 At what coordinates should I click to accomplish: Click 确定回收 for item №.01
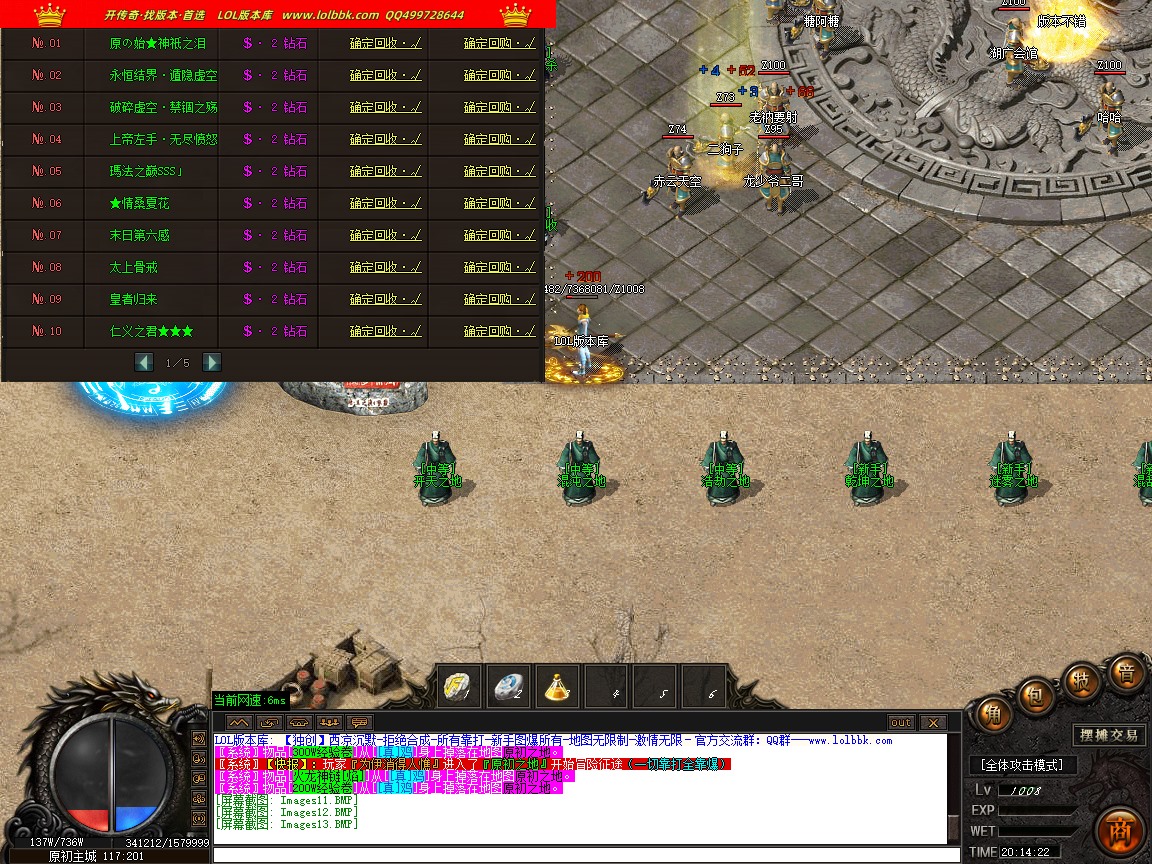pyautogui.click(x=385, y=43)
